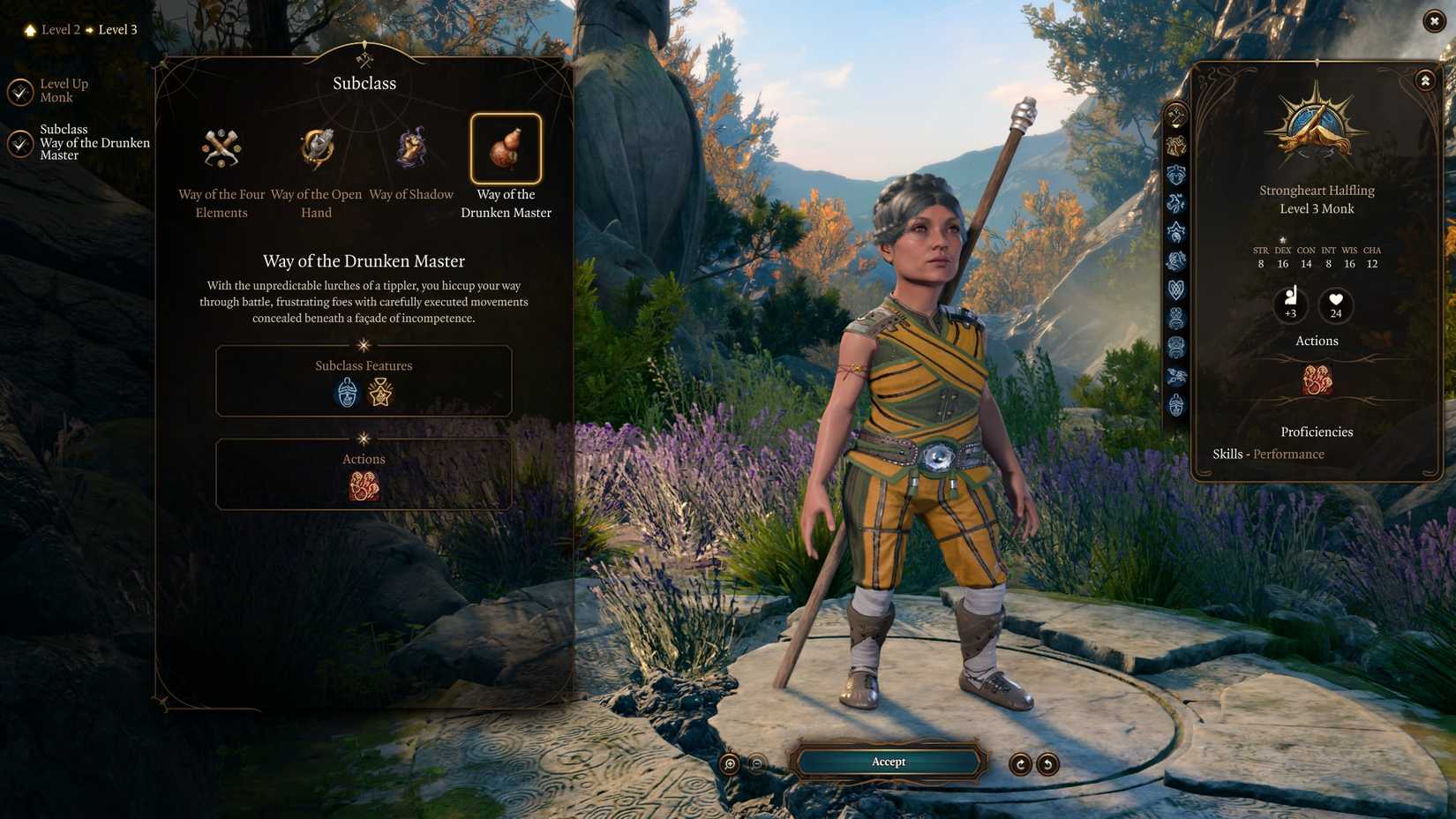
Task: Click the Performance skill link
Action: pyautogui.click(x=1288, y=454)
